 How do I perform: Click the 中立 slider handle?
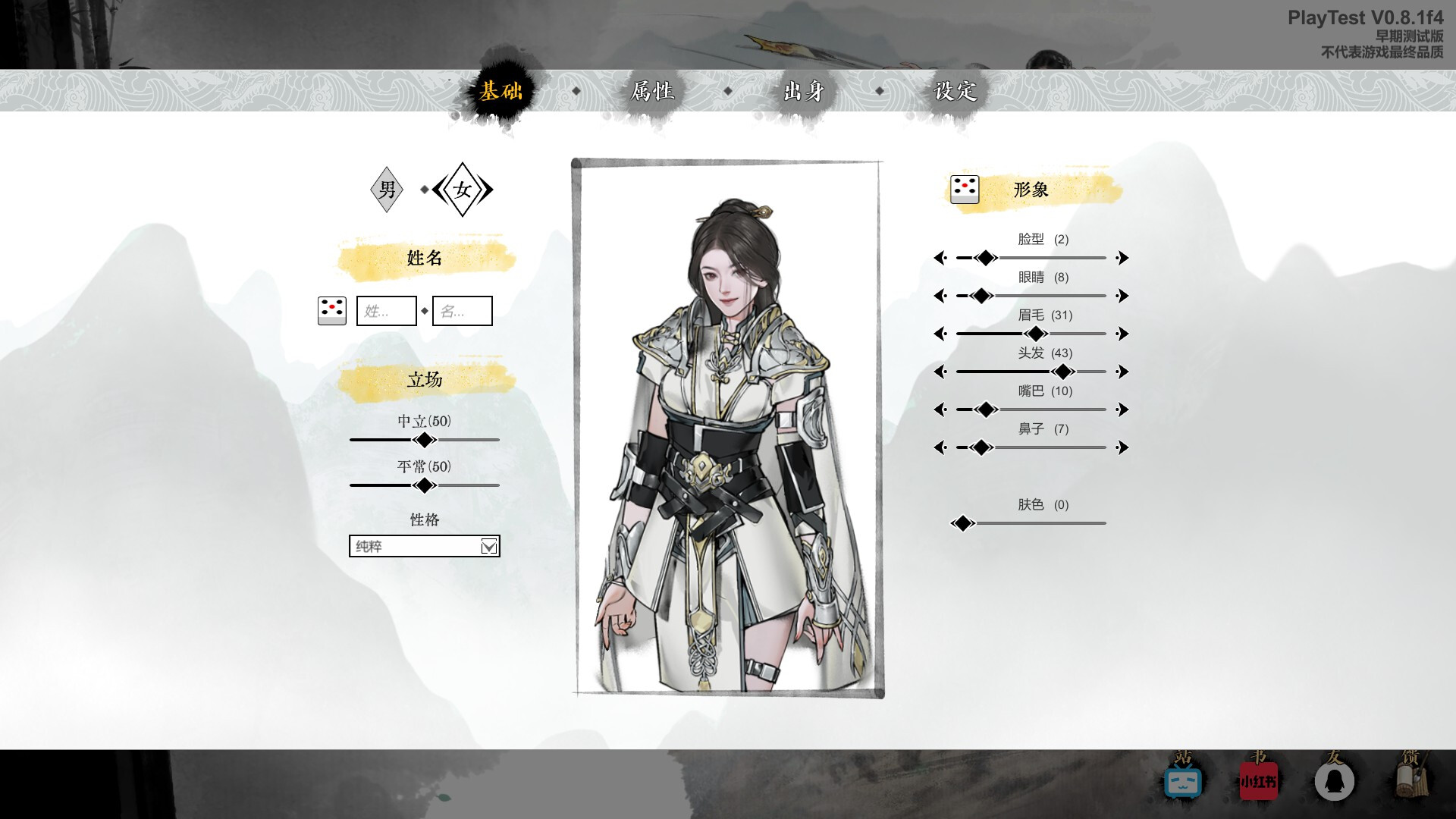click(424, 438)
